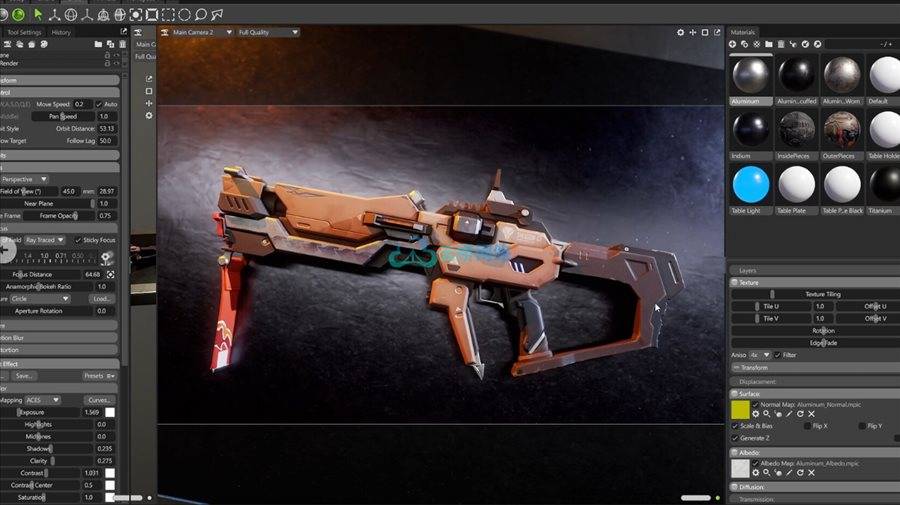Click the yellow normal map swatch
The image size is (900, 505).
point(740,409)
